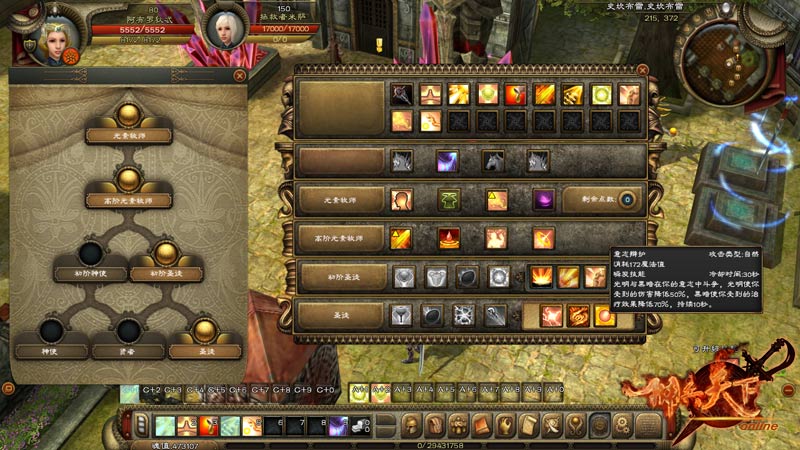Choose the green armor skill icon

pyautogui.click(x=448, y=200)
